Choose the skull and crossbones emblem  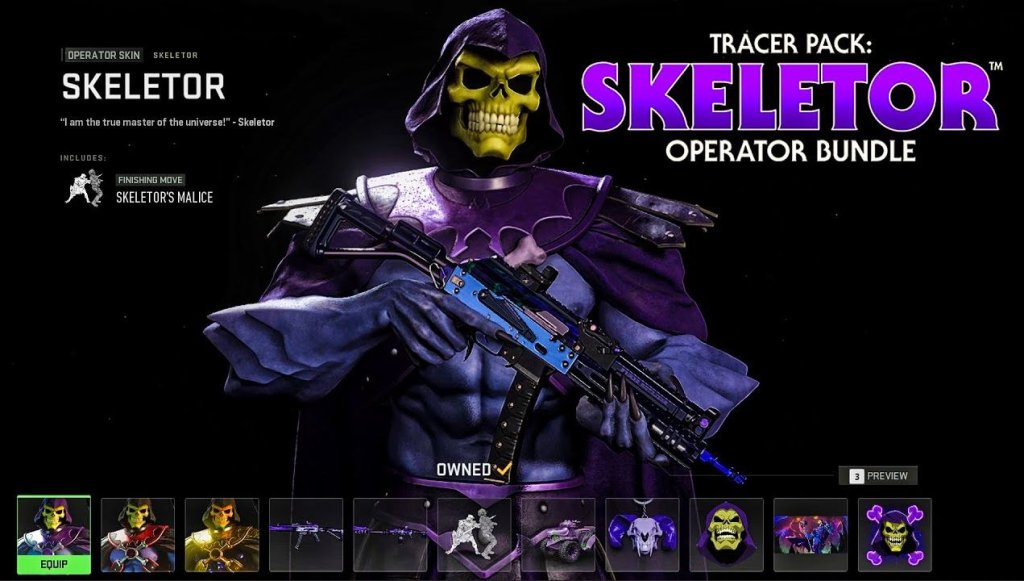pos(894,535)
